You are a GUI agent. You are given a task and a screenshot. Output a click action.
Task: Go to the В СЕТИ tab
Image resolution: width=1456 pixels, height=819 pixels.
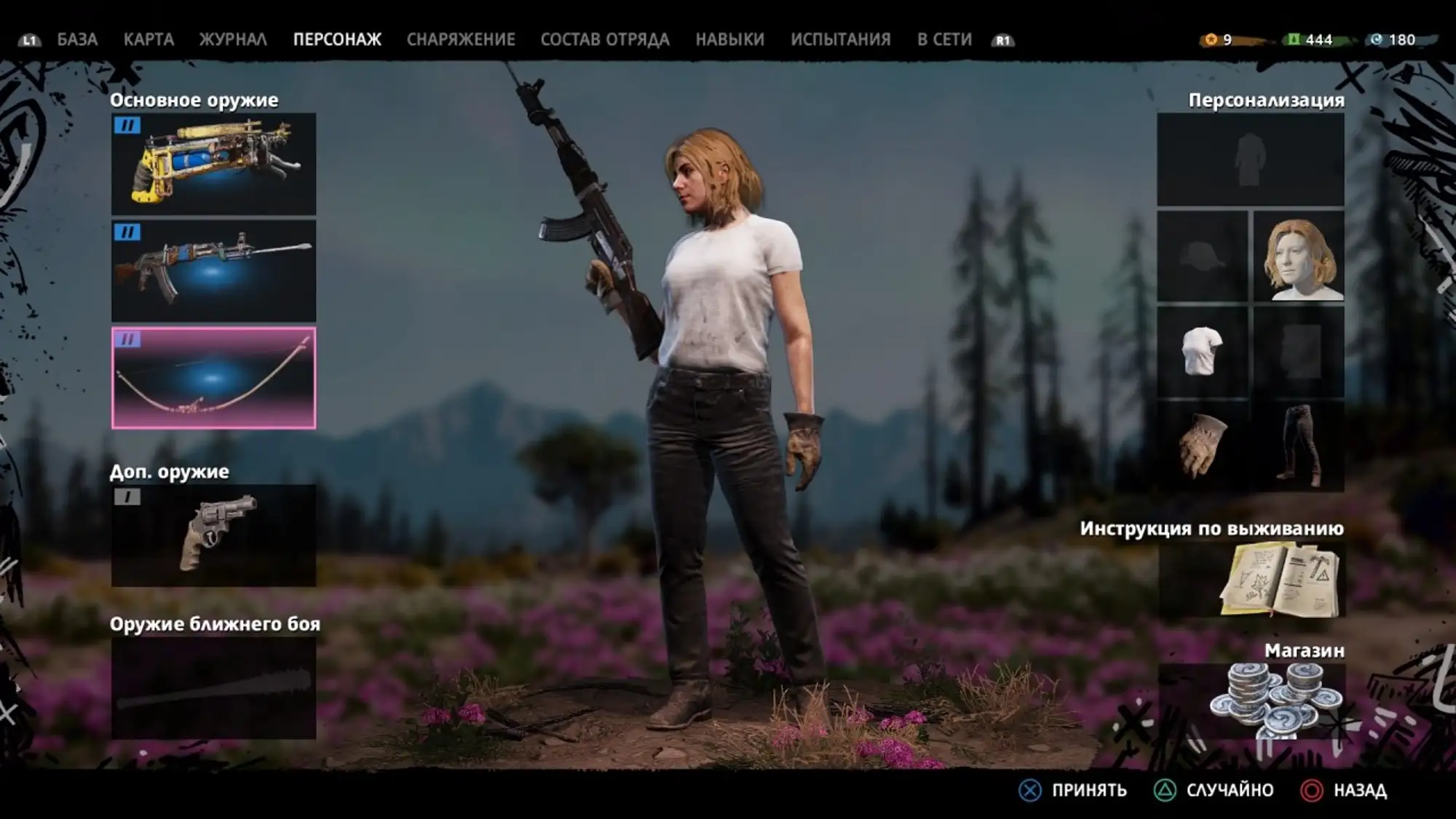point(944,39)
